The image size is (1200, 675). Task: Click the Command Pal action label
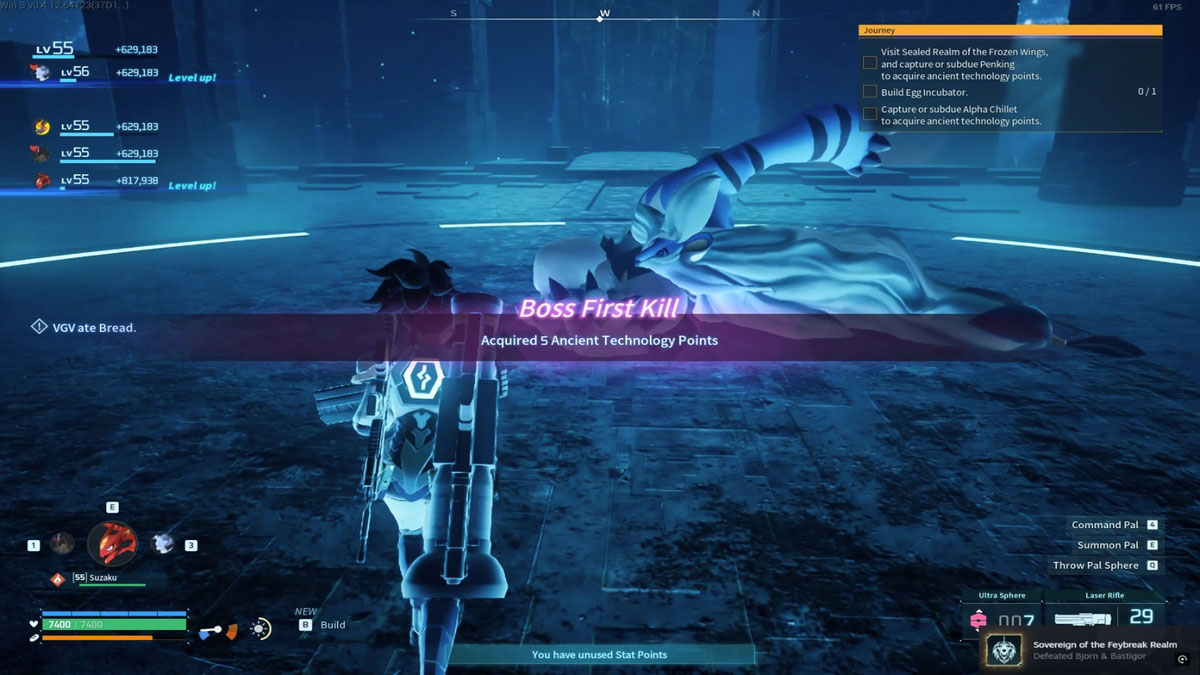pos(1104,525)
